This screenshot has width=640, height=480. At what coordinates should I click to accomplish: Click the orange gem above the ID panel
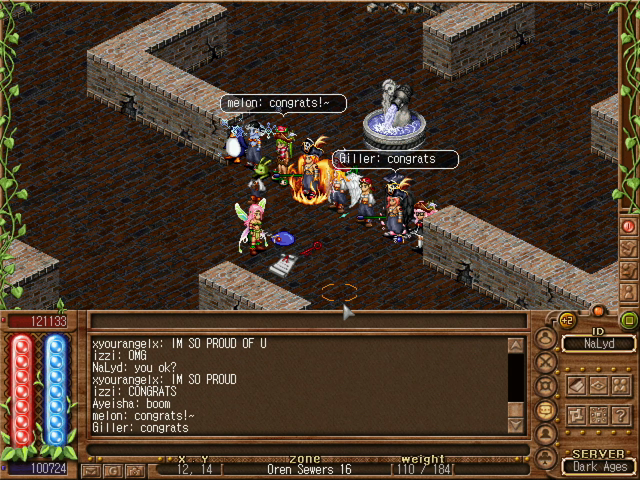tap(599, 311)
